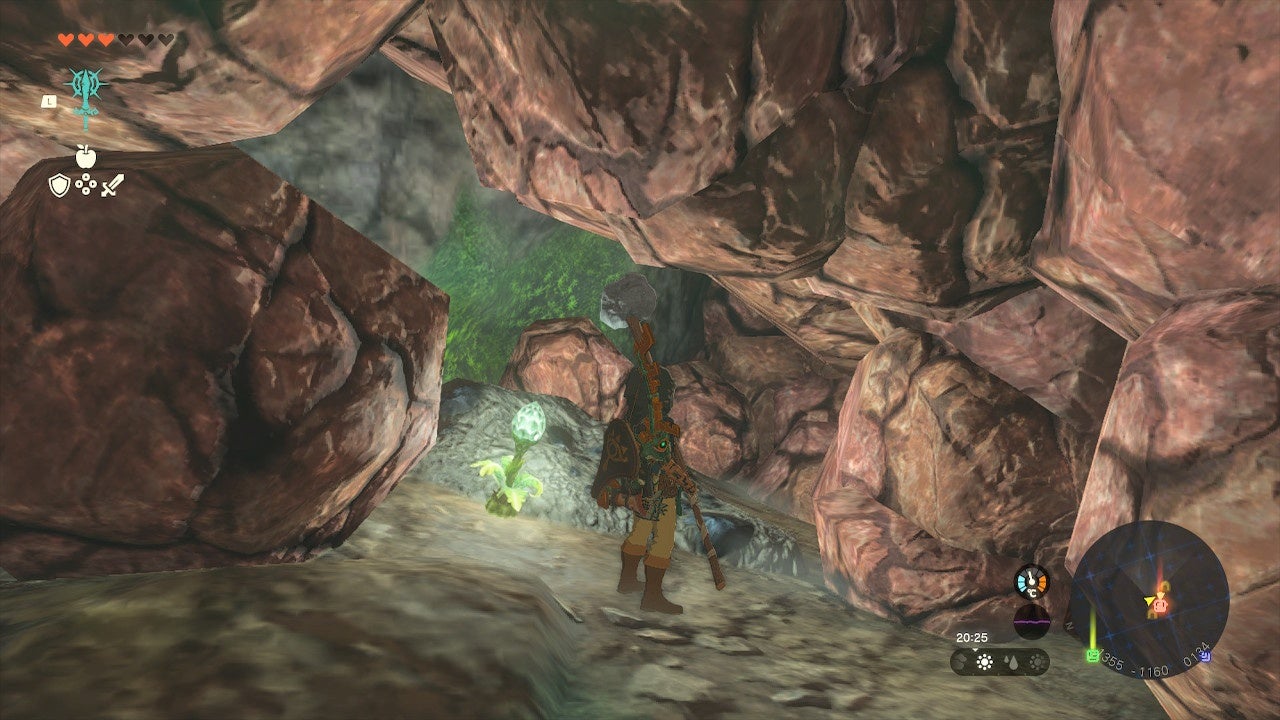1280x720 pixels.
Task: Click the rightmost sun icon on the forecast bar
Action: [1037, 663]
